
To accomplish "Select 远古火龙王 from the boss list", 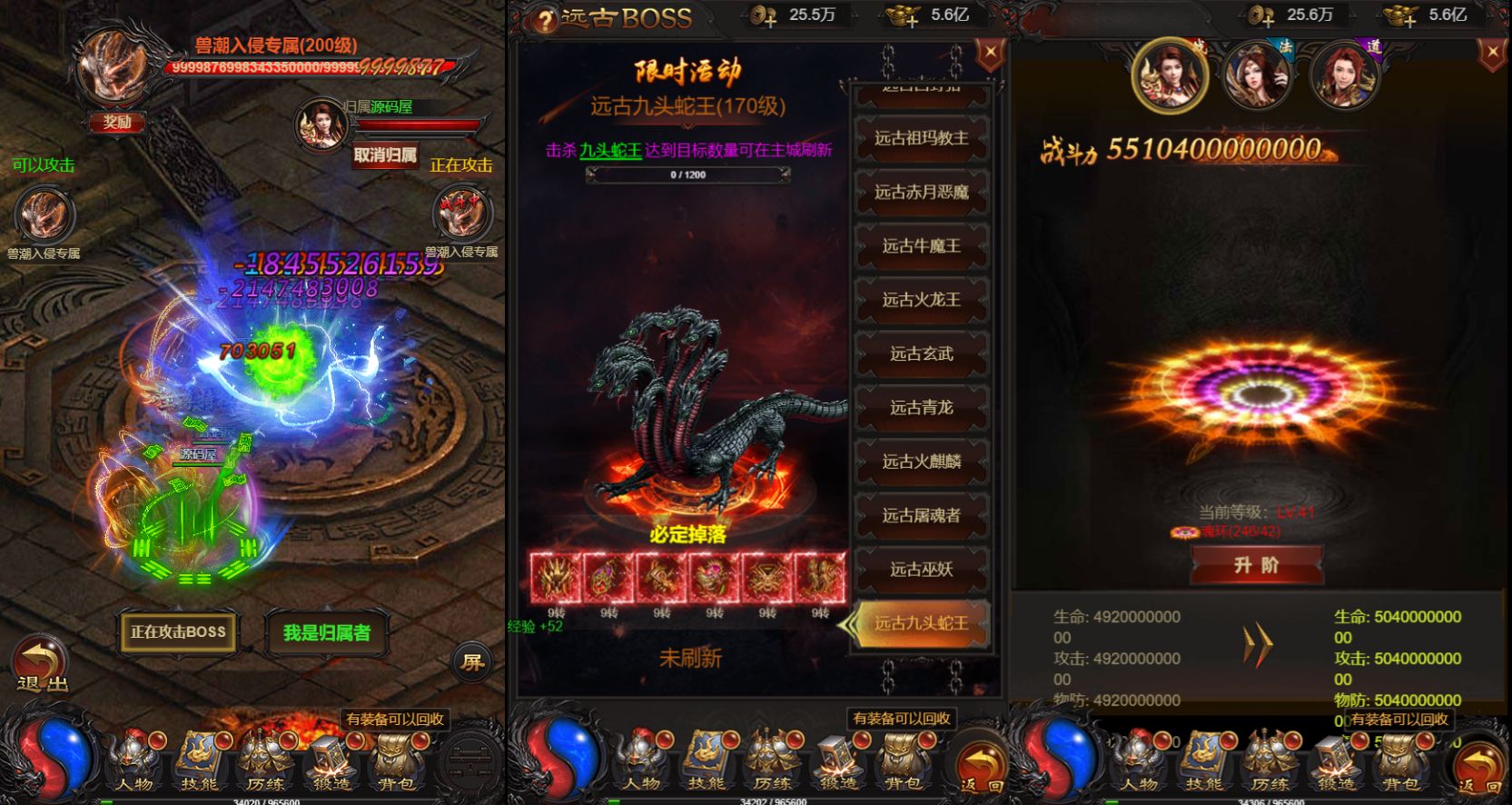I will (x=922, y=300).
